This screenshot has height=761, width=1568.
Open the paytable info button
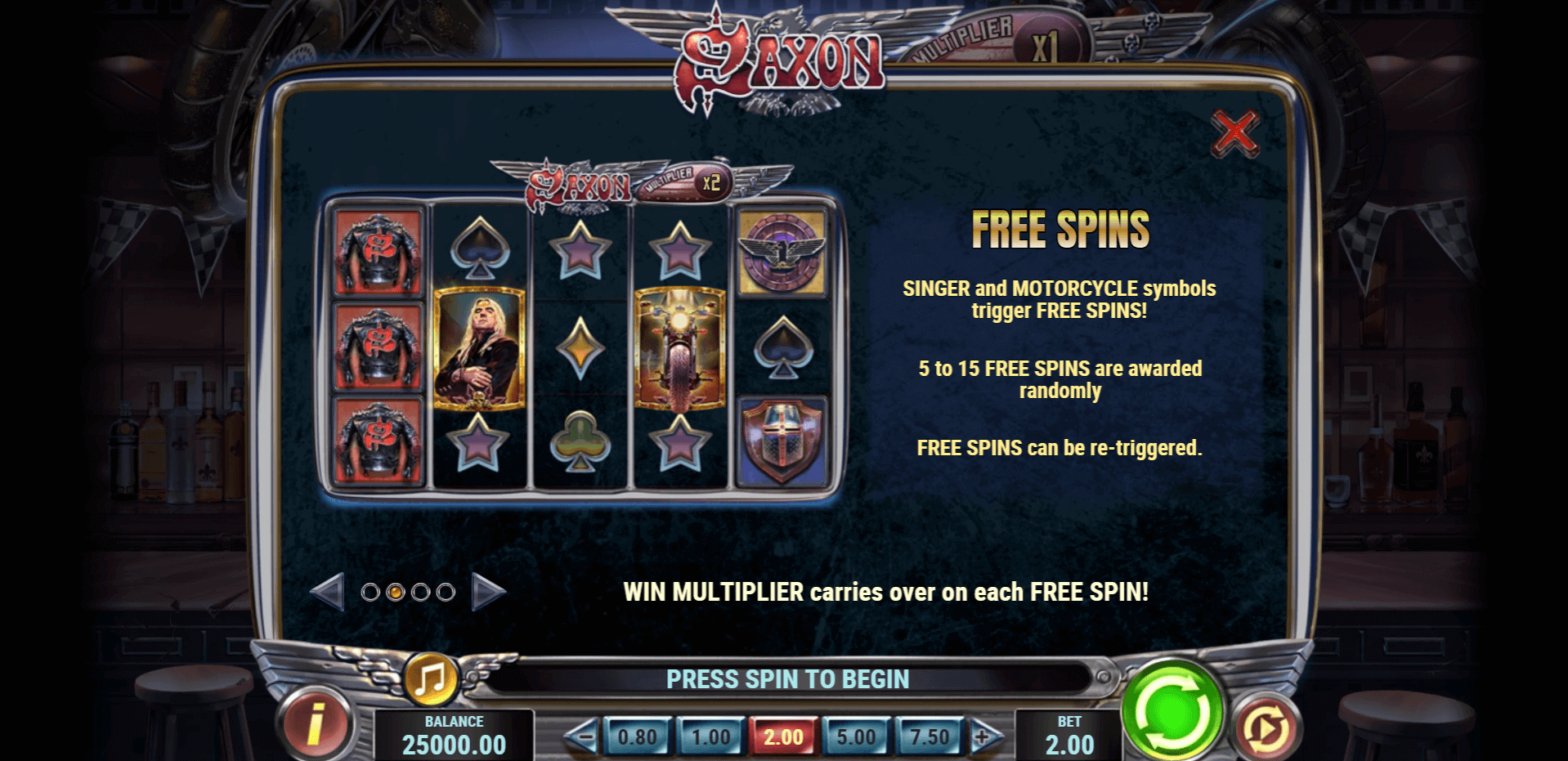(x=316, y=725)
